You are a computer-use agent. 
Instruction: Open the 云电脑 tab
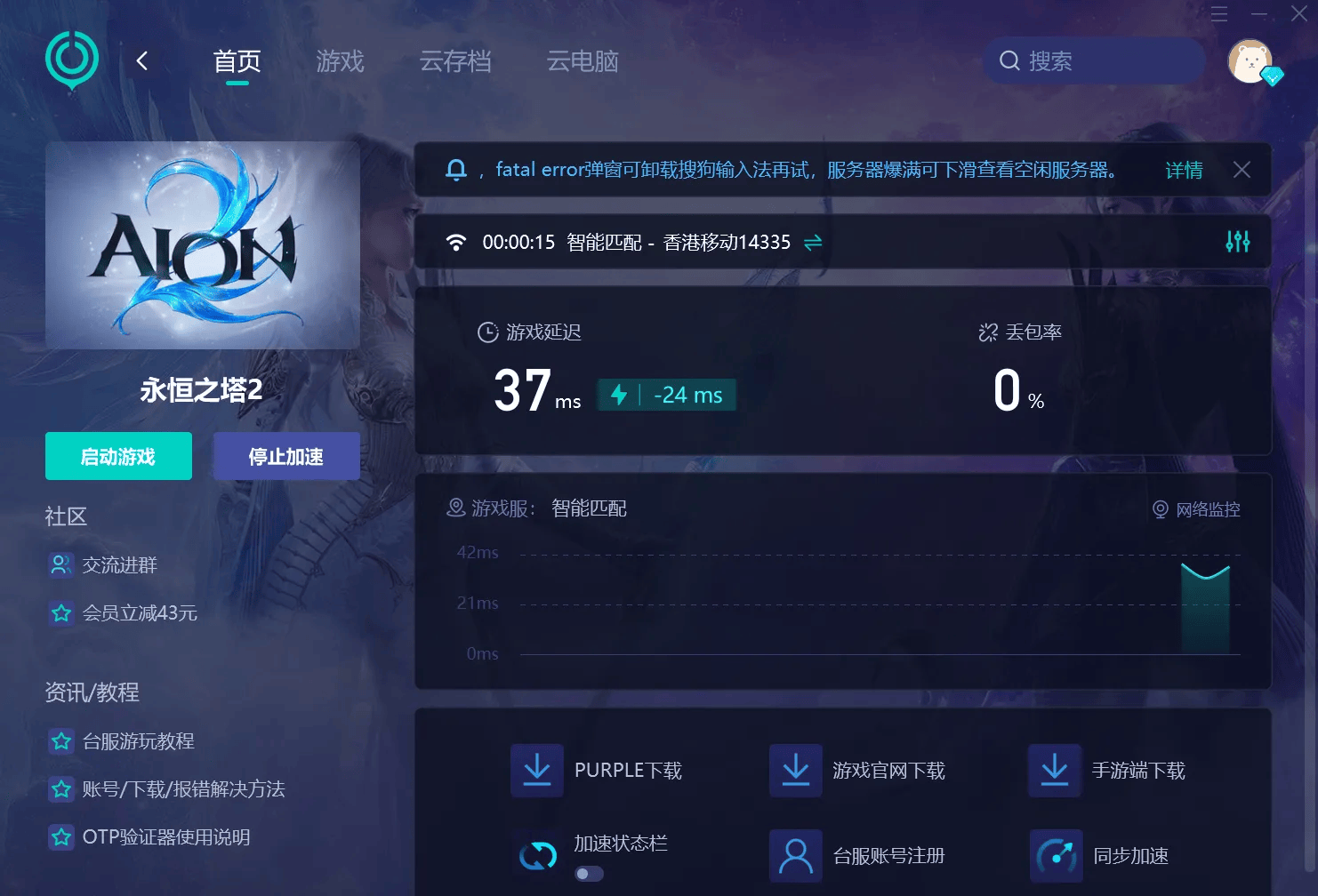pyautogui.click(x=583, y=61)
